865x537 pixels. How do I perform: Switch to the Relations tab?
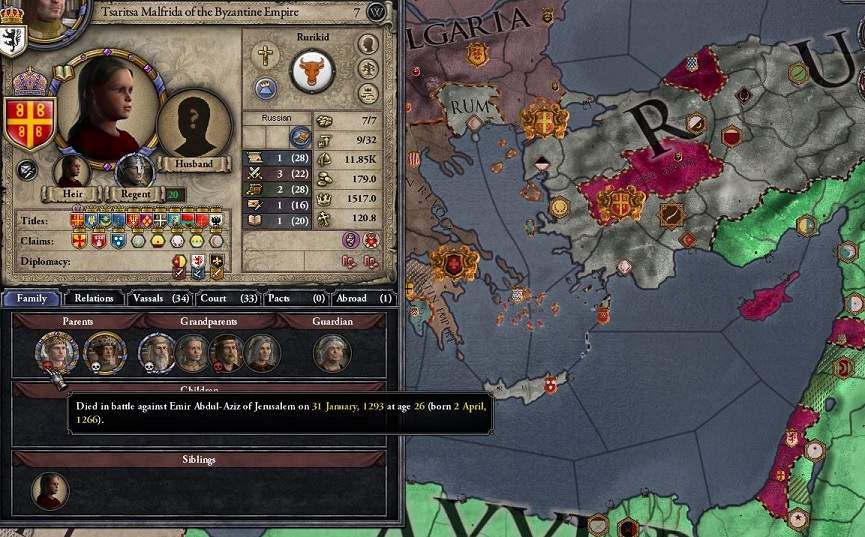pos(94,298)
